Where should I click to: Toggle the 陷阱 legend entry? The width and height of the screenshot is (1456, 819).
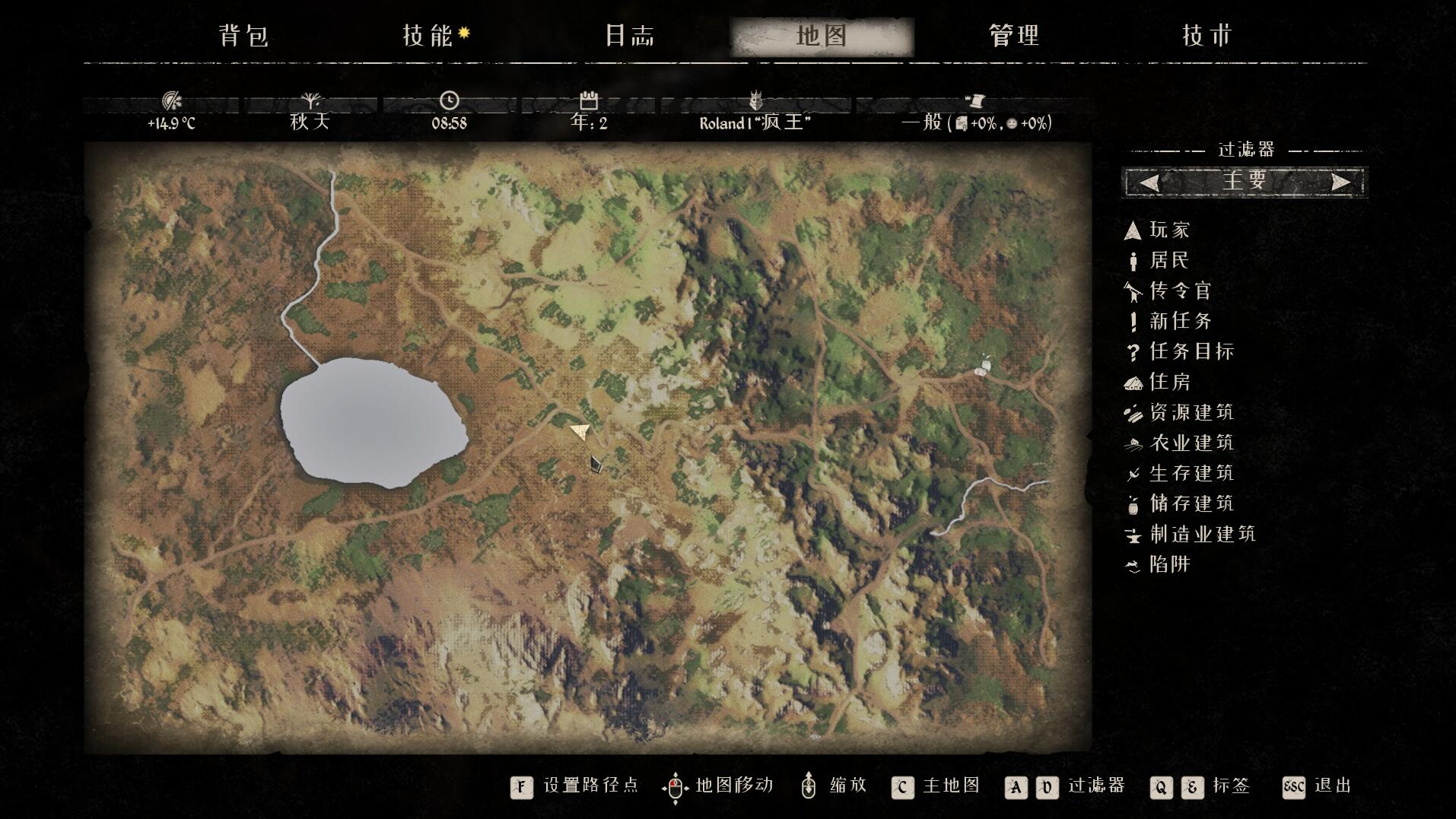[x=1168, y=564]
